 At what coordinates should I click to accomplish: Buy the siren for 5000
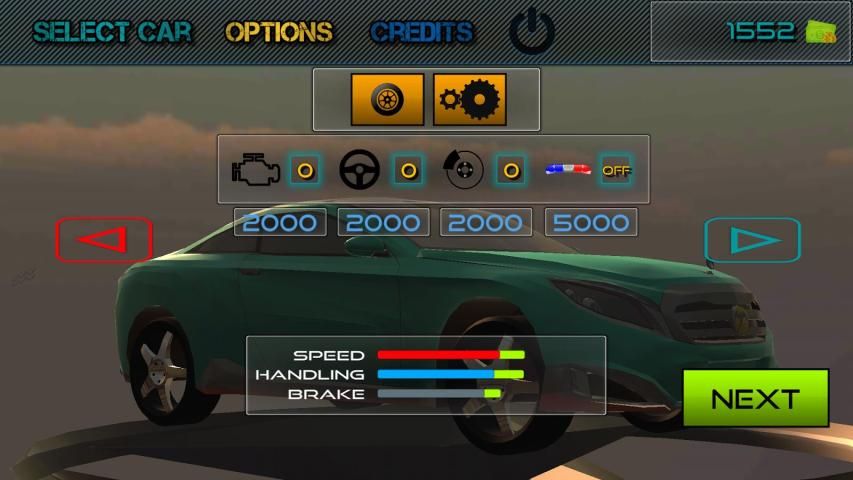591,222
